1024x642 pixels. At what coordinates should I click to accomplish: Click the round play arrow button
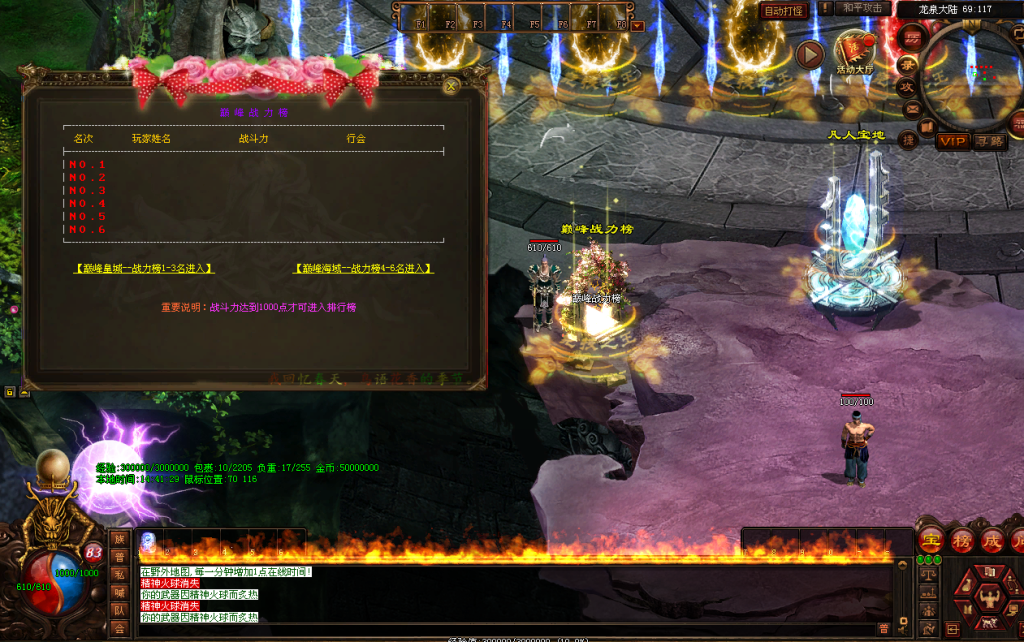809,53
